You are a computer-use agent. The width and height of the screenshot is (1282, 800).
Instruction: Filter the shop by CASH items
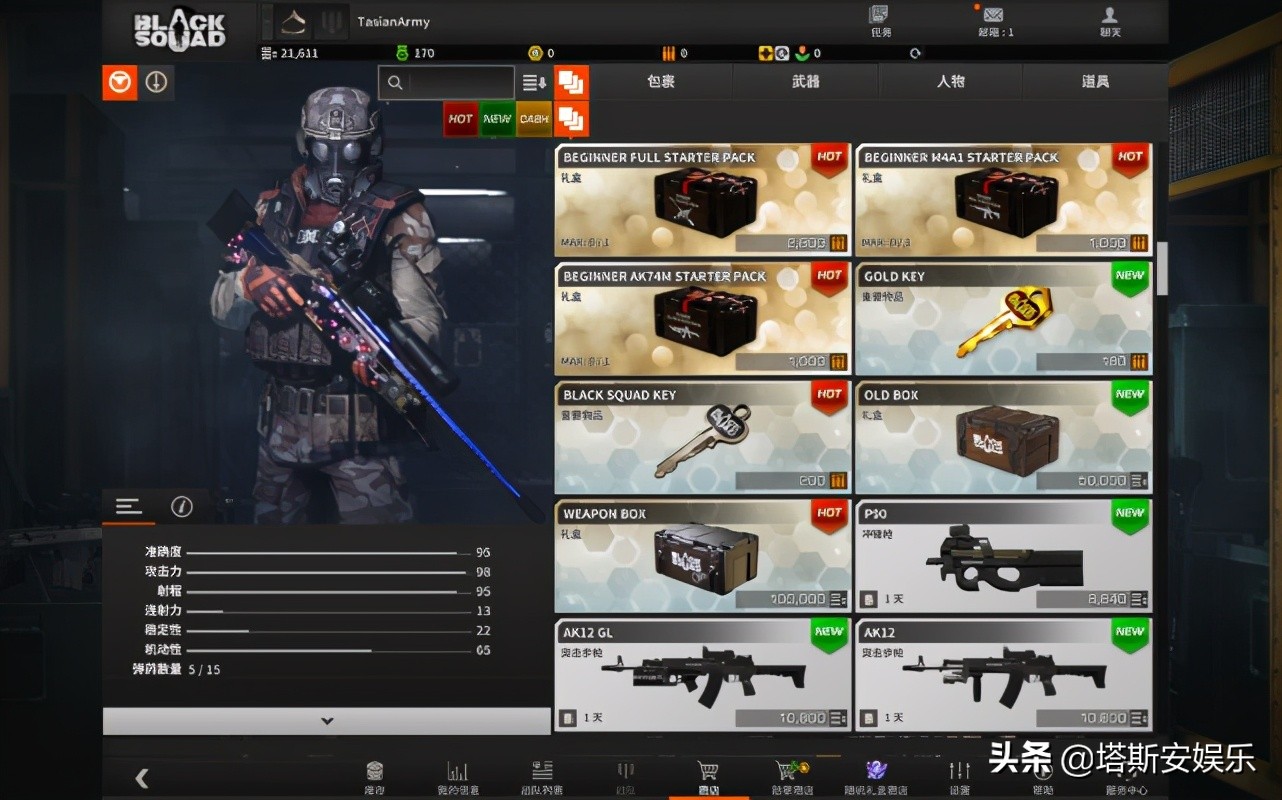[x=534, y=119]
